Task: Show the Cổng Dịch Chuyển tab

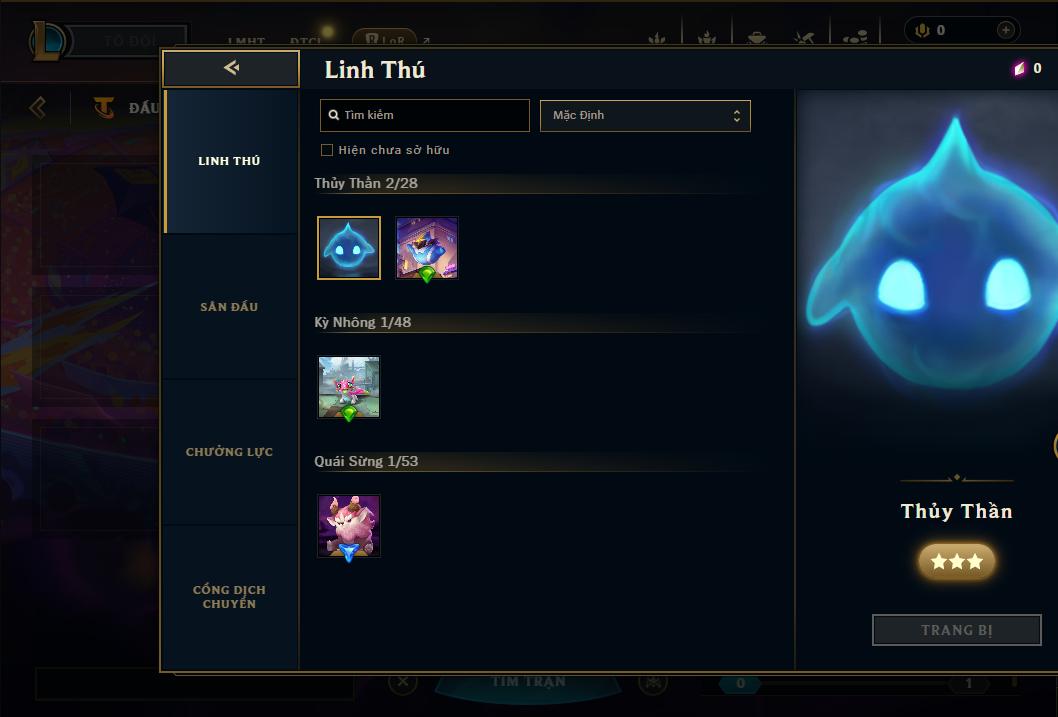Action: [229, 597]
